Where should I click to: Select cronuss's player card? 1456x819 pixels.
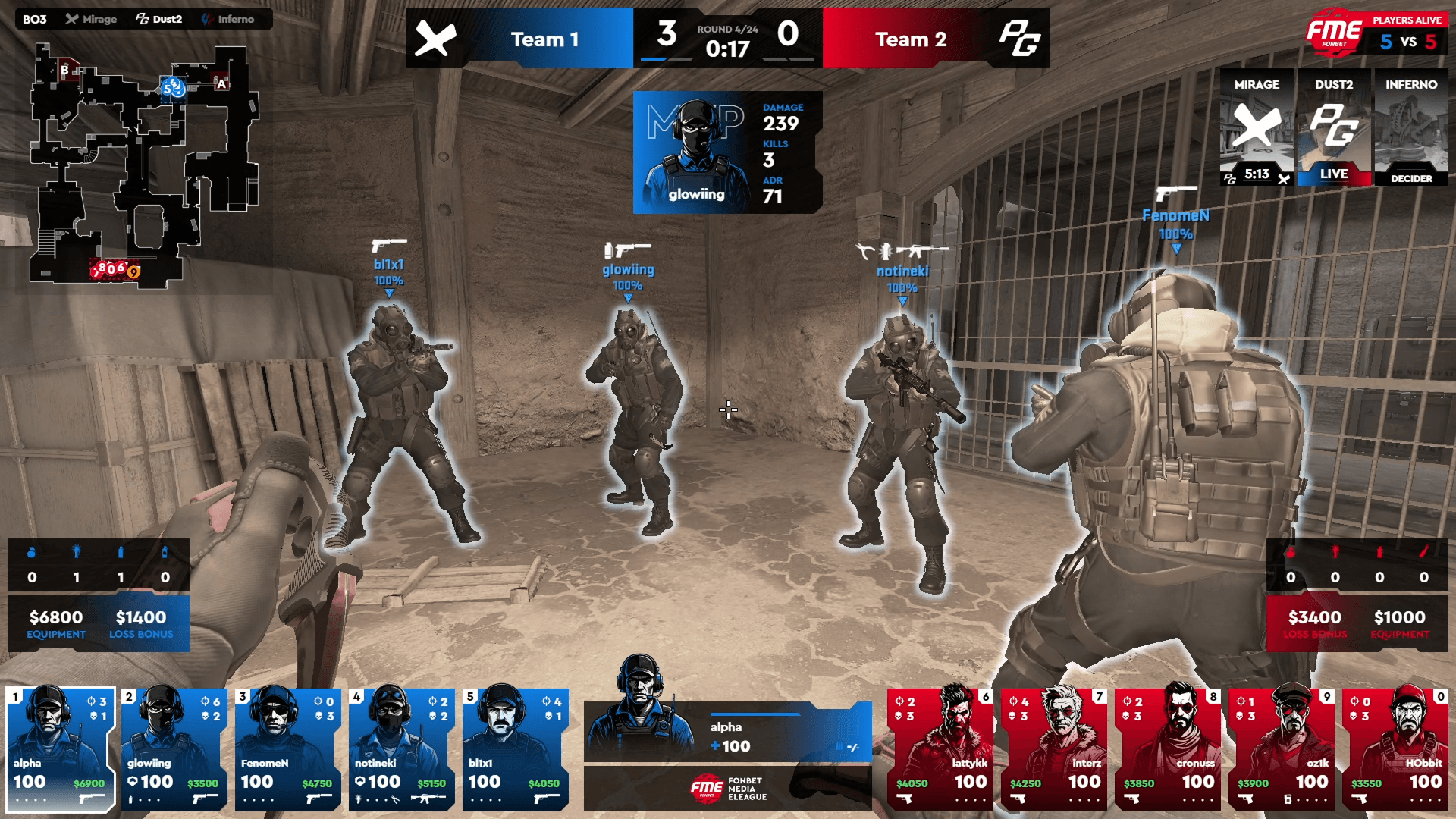1168,748
